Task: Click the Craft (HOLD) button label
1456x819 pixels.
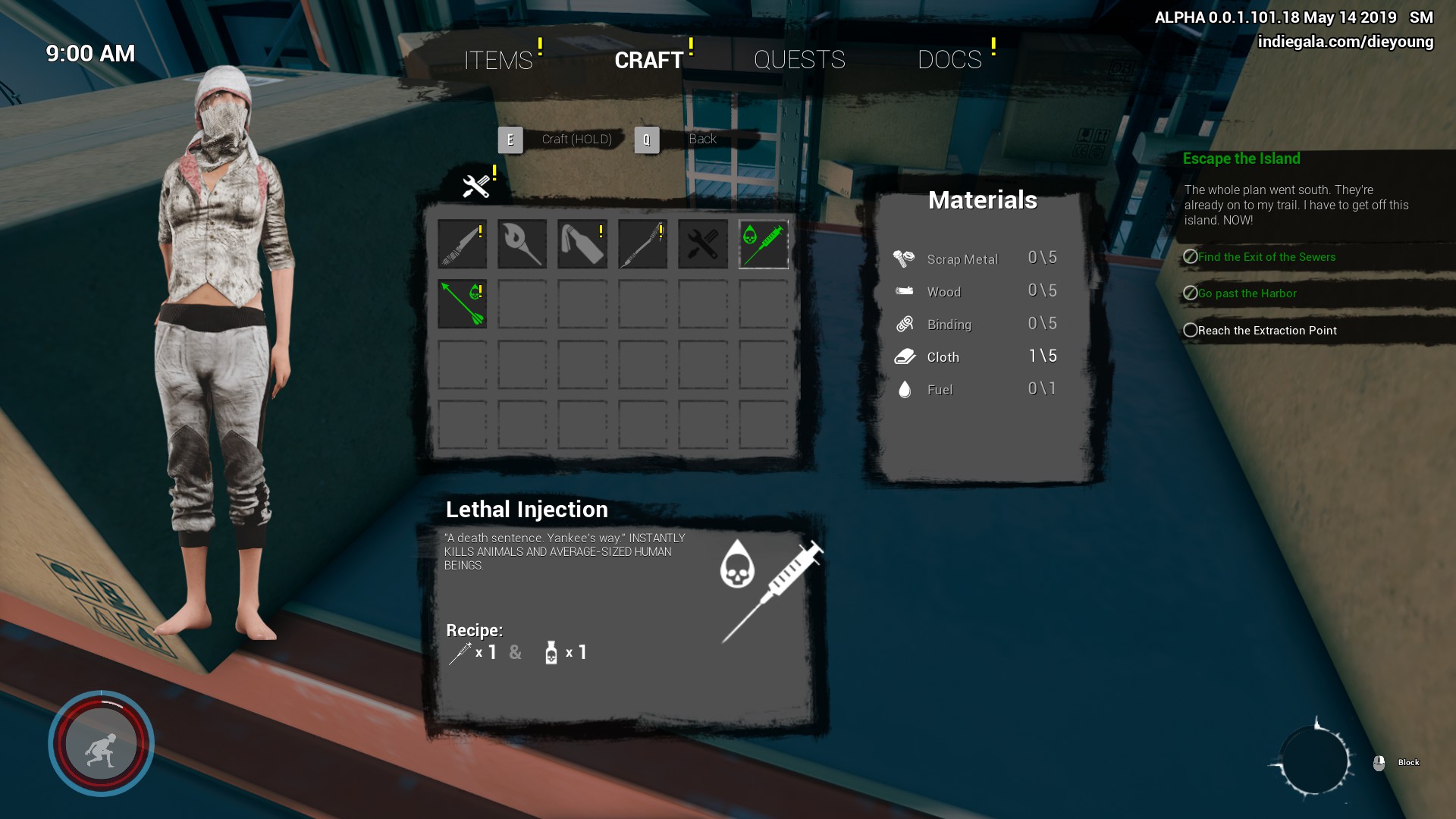Action: click(x=576, y=140)
